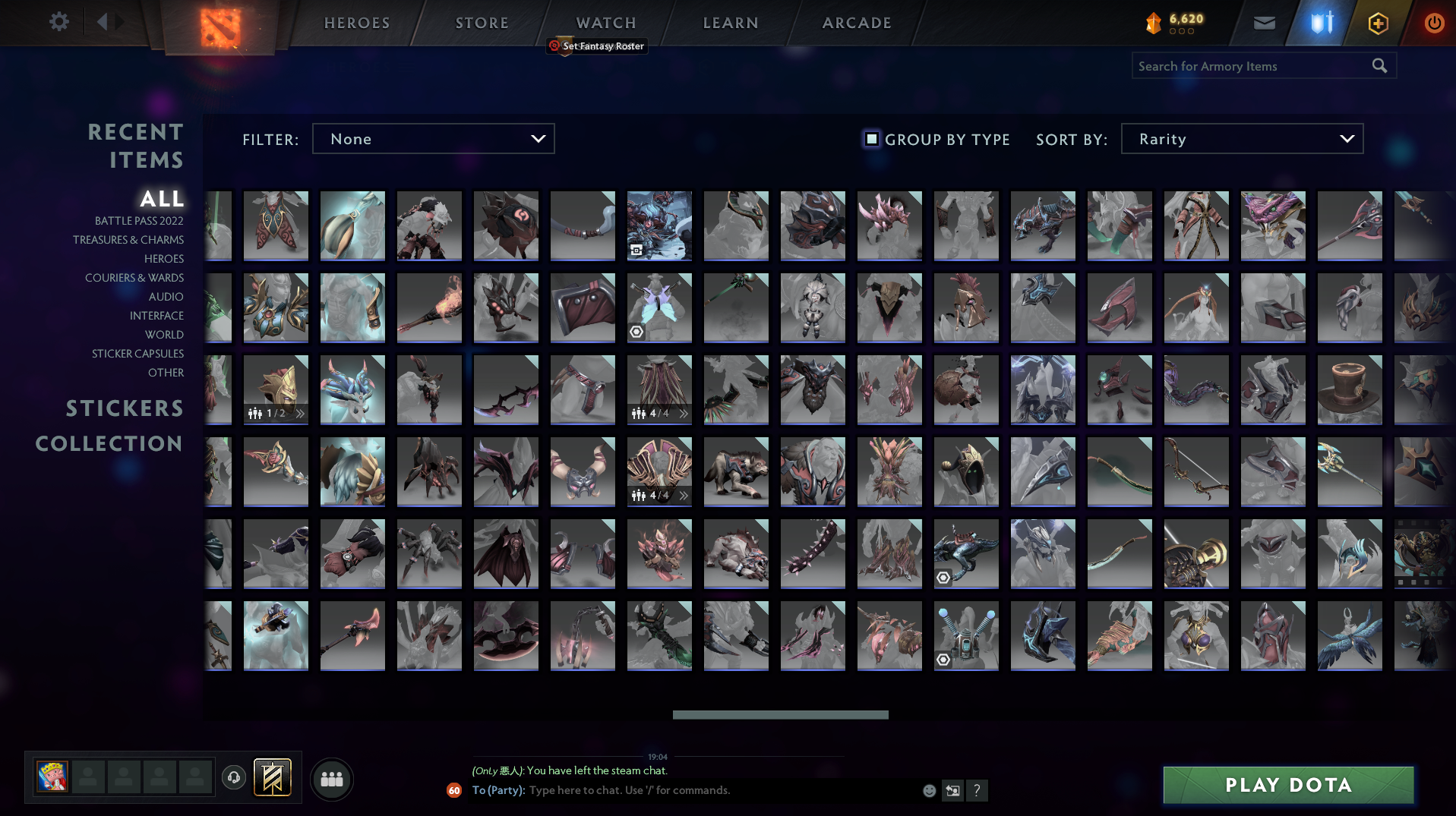Select the emoticon smiley in the chat bar
Screen dimensions: 1456x816
point(930,790)
